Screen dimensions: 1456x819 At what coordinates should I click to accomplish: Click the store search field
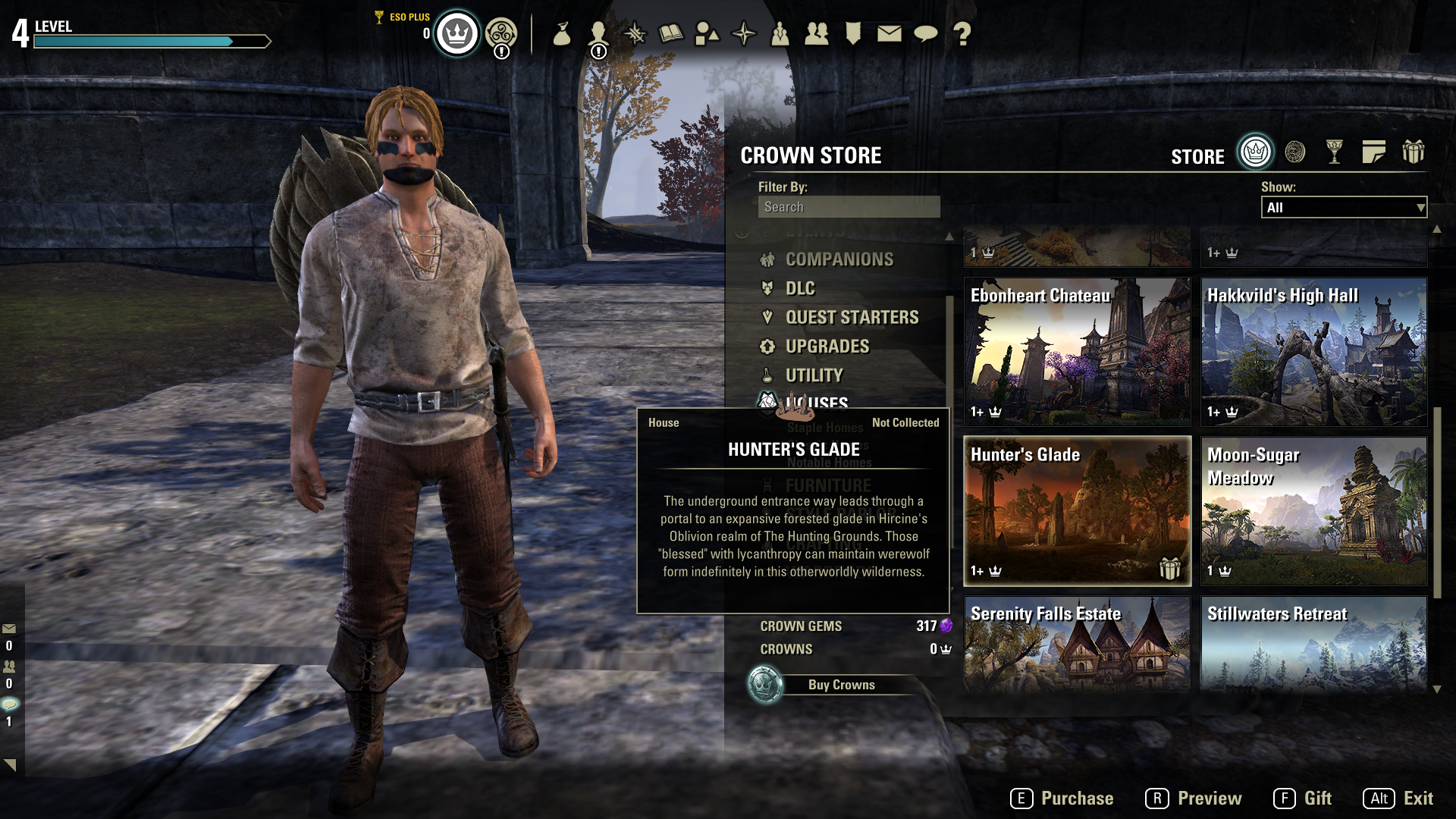pyautogui.click(x=849, y=207)
